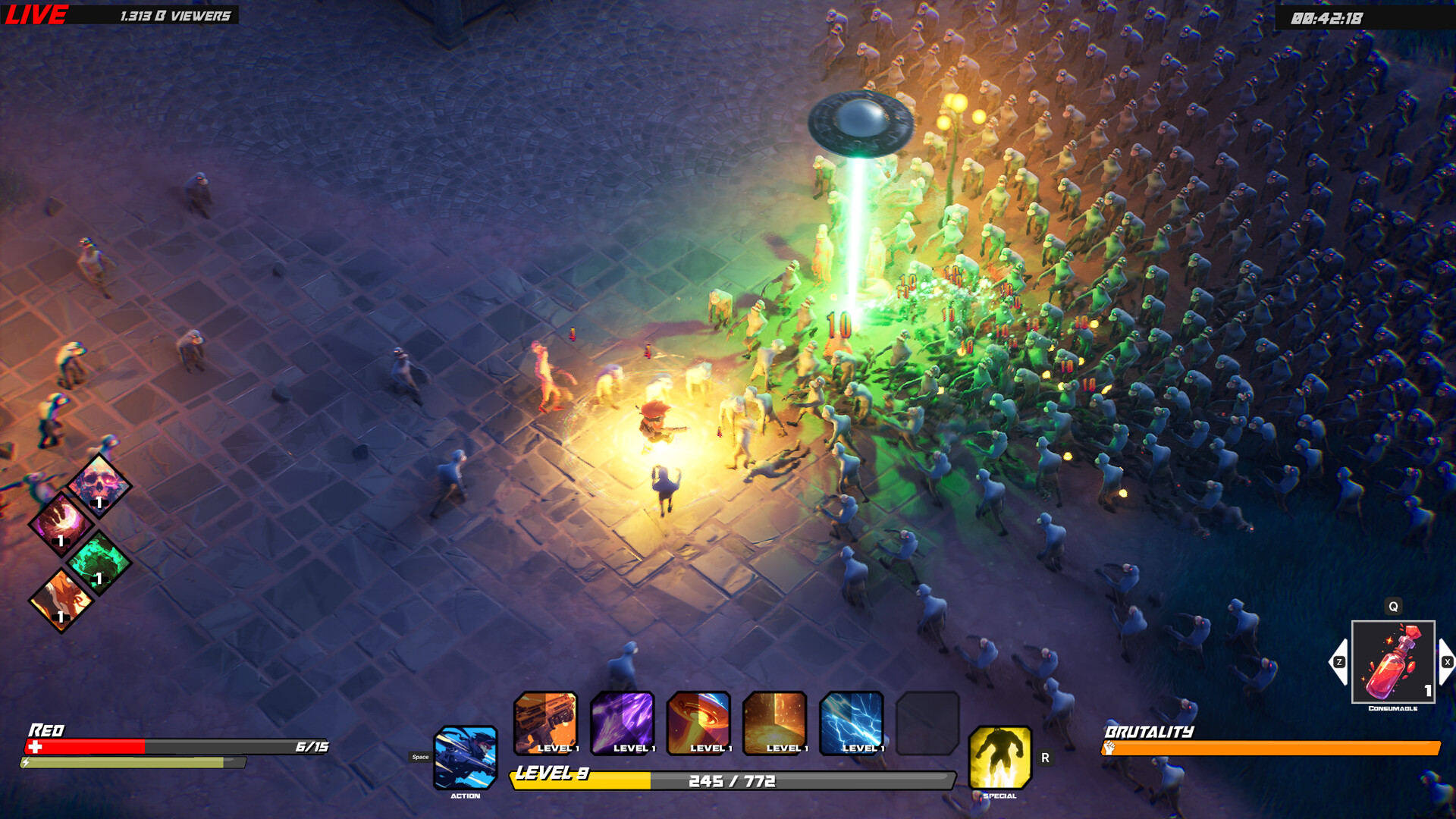Open the UFO beam ability slot
This screenshot has width=1456, height=819.
[x=700, y=724]
